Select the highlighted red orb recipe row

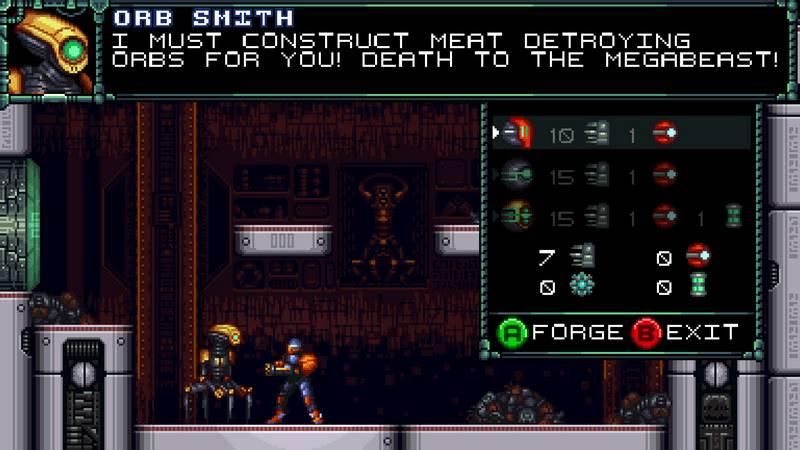click(620, 133)
